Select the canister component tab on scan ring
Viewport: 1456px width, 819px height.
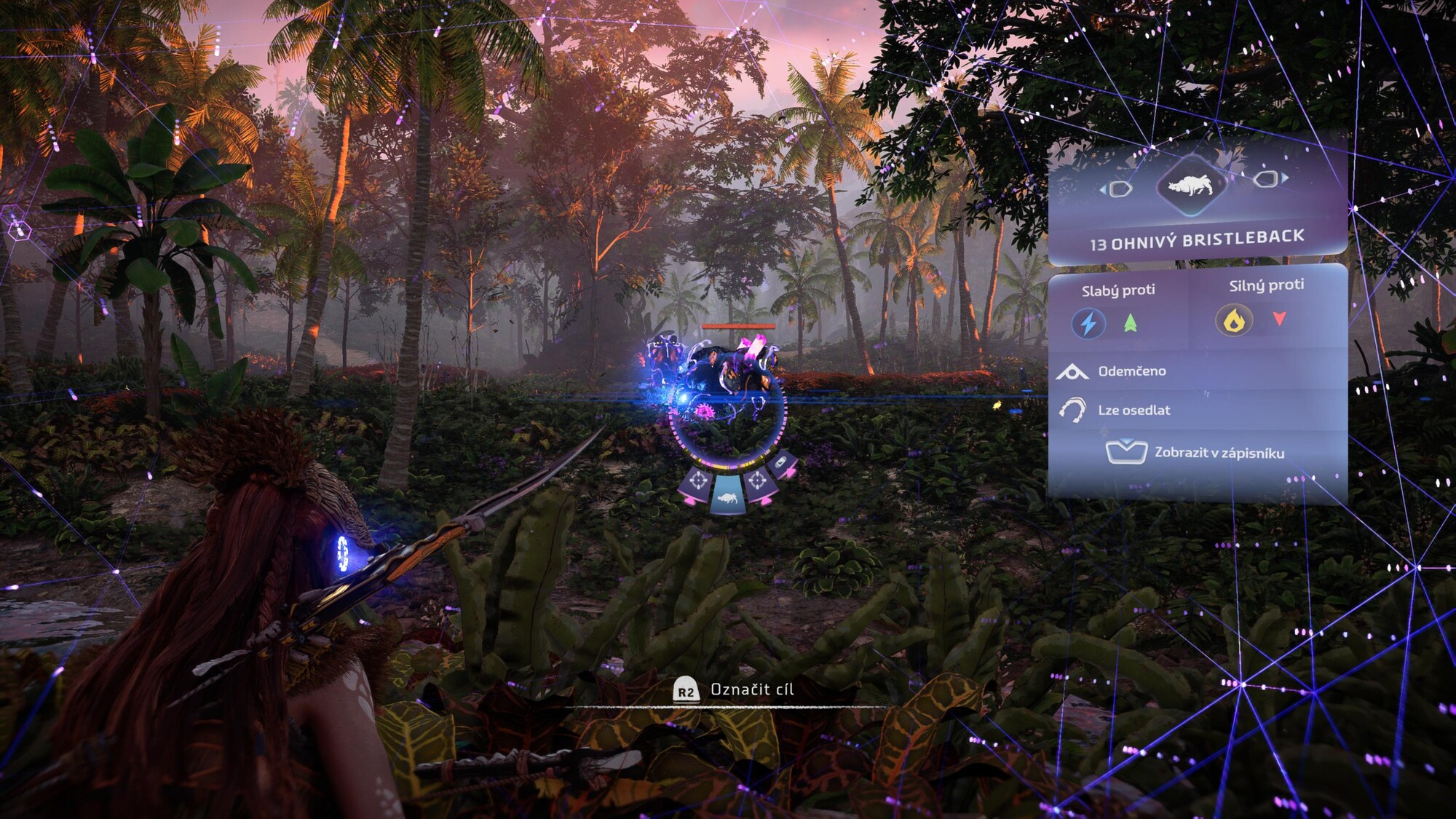tap(780, 464)
